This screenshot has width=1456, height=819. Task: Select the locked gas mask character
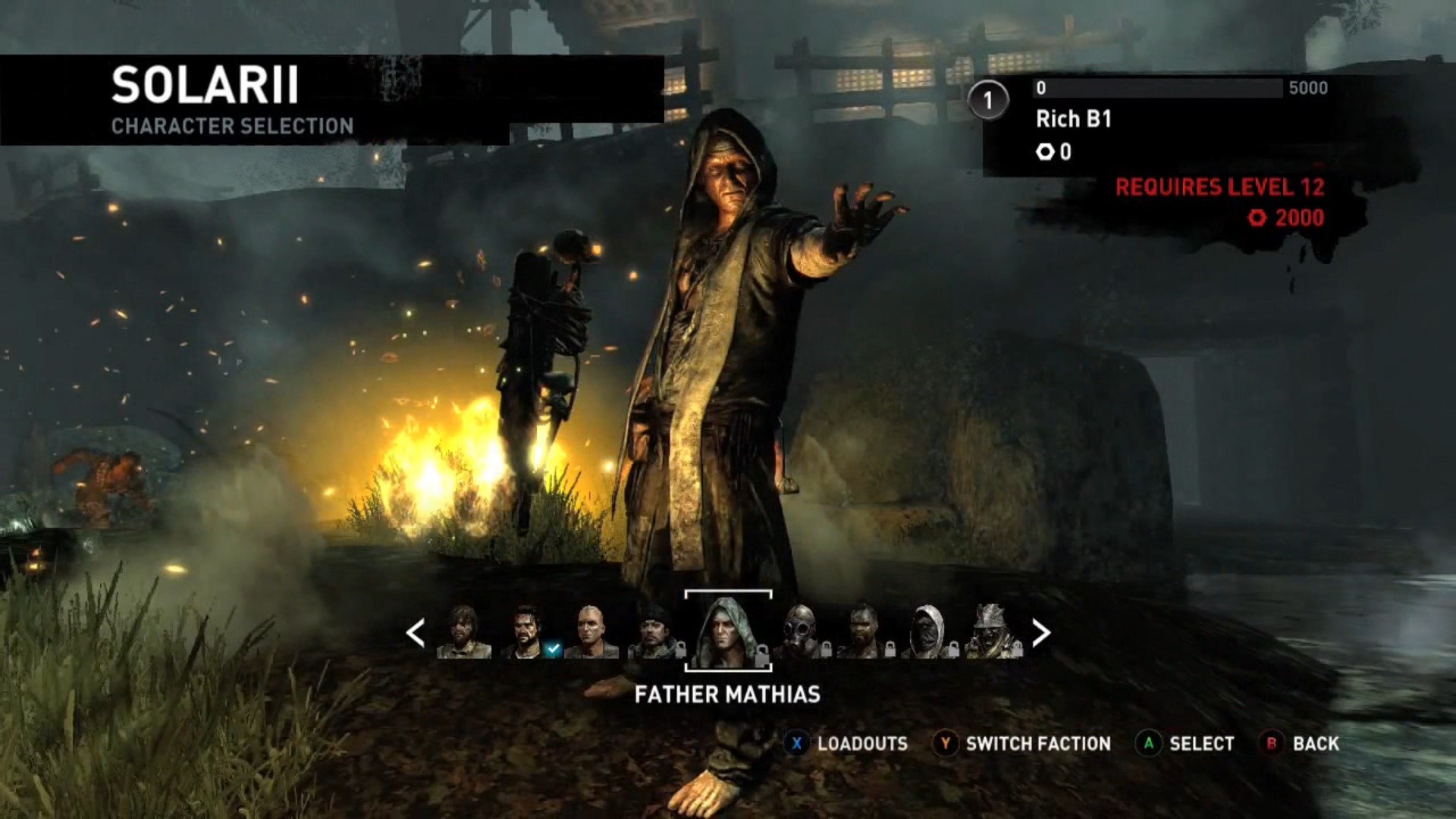click(x=802, y=632)
